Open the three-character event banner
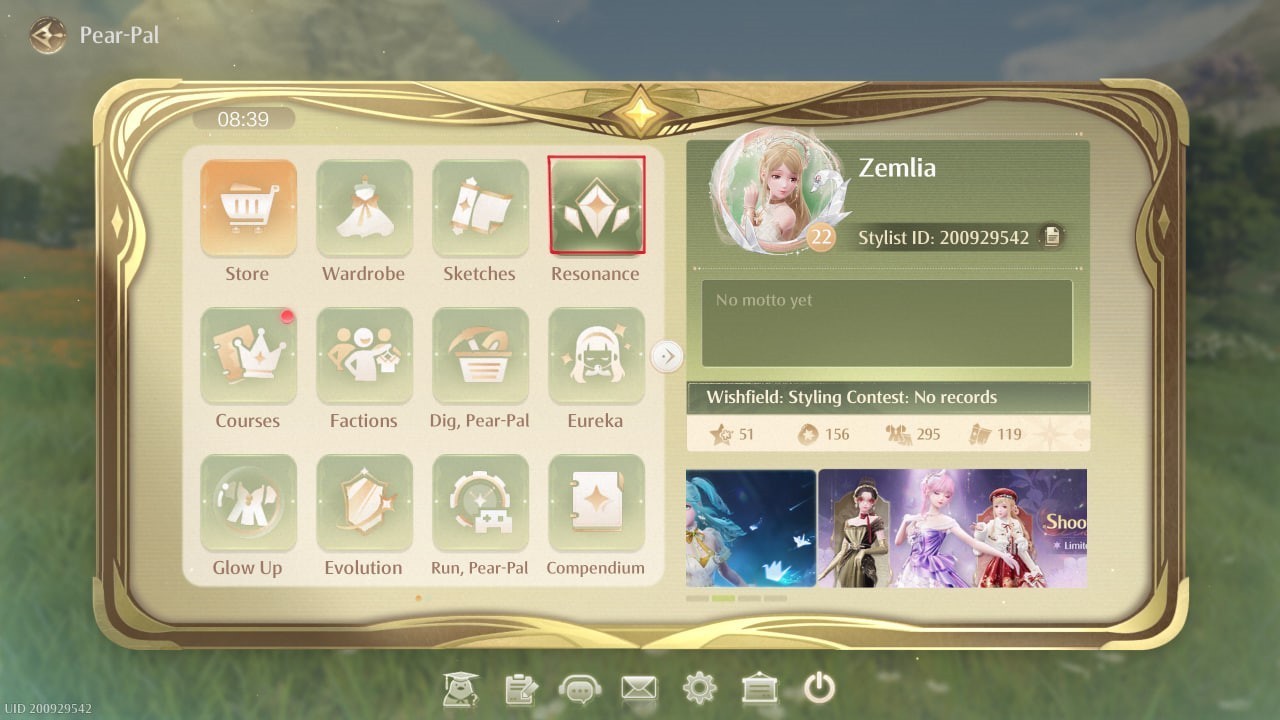This screenshot has width=1280, height=720. (952, 528)
